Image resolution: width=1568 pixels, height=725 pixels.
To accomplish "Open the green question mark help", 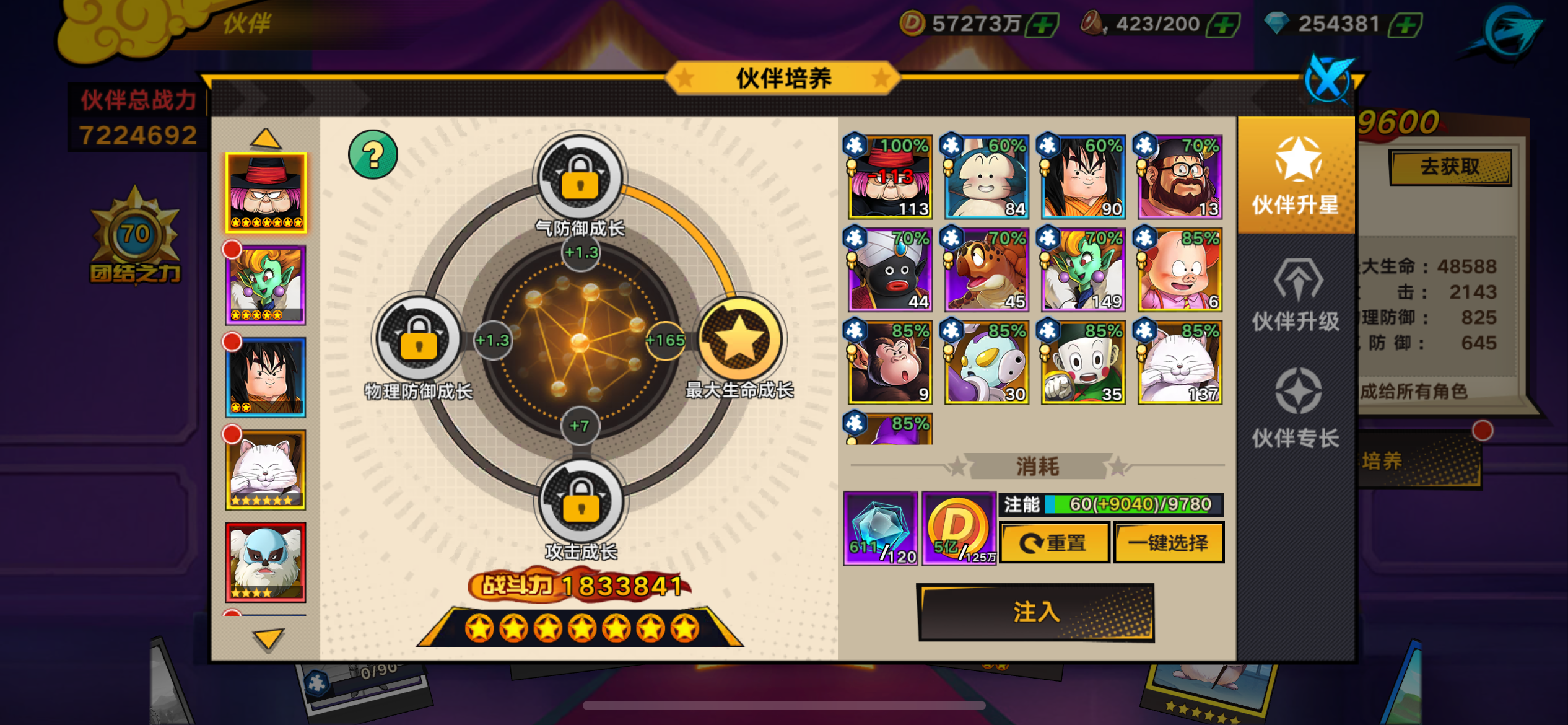I will (373, 155).
